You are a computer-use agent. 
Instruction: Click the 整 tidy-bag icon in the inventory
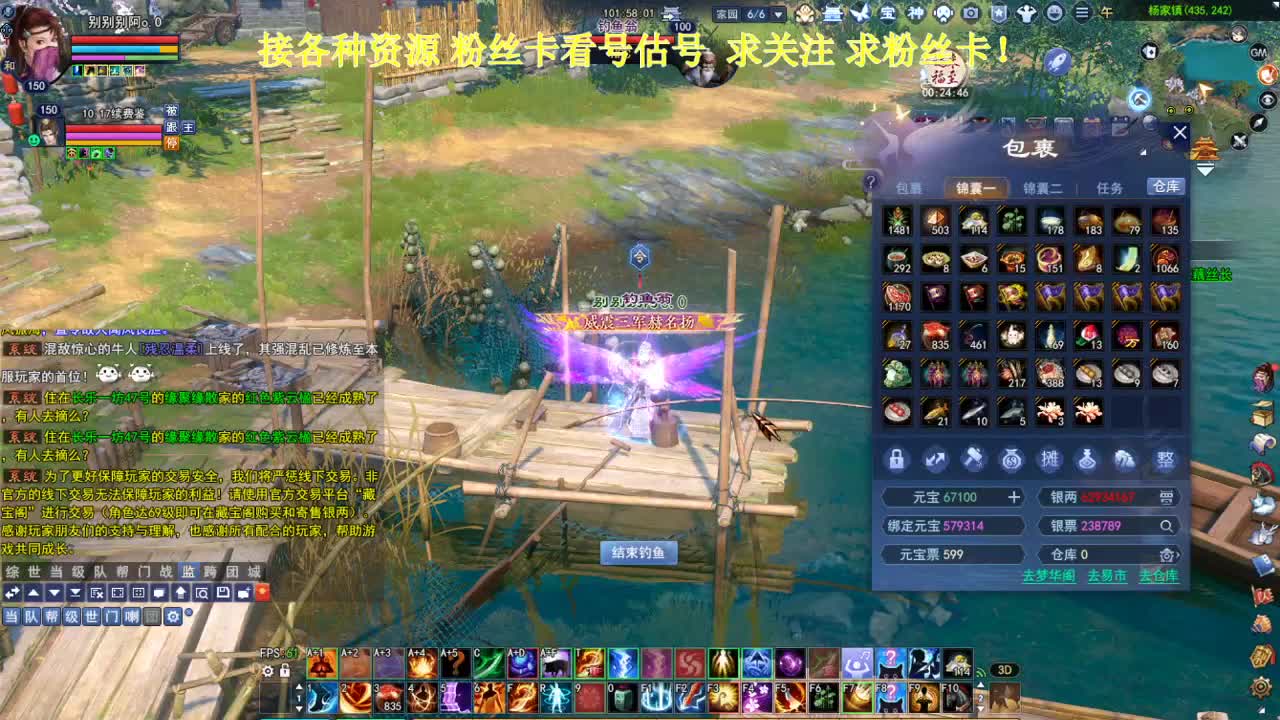point(1163,460)
